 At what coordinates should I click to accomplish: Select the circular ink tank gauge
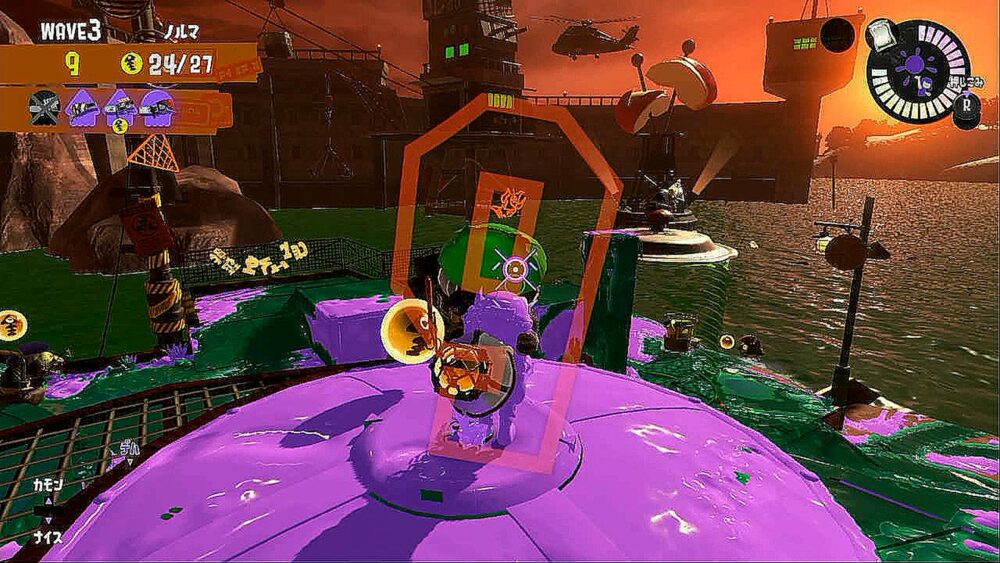917,70
